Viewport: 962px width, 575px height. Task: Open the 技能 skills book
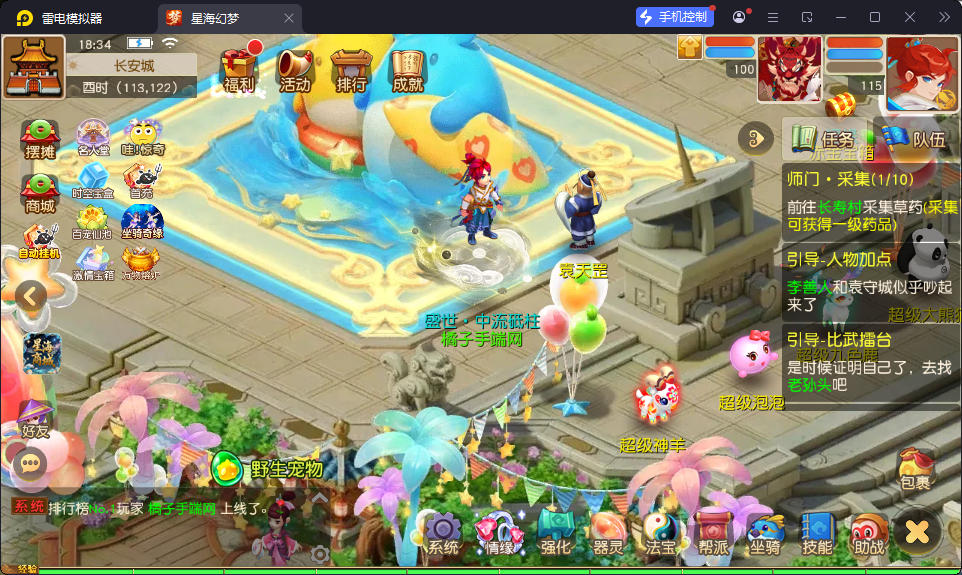(817, 533)
